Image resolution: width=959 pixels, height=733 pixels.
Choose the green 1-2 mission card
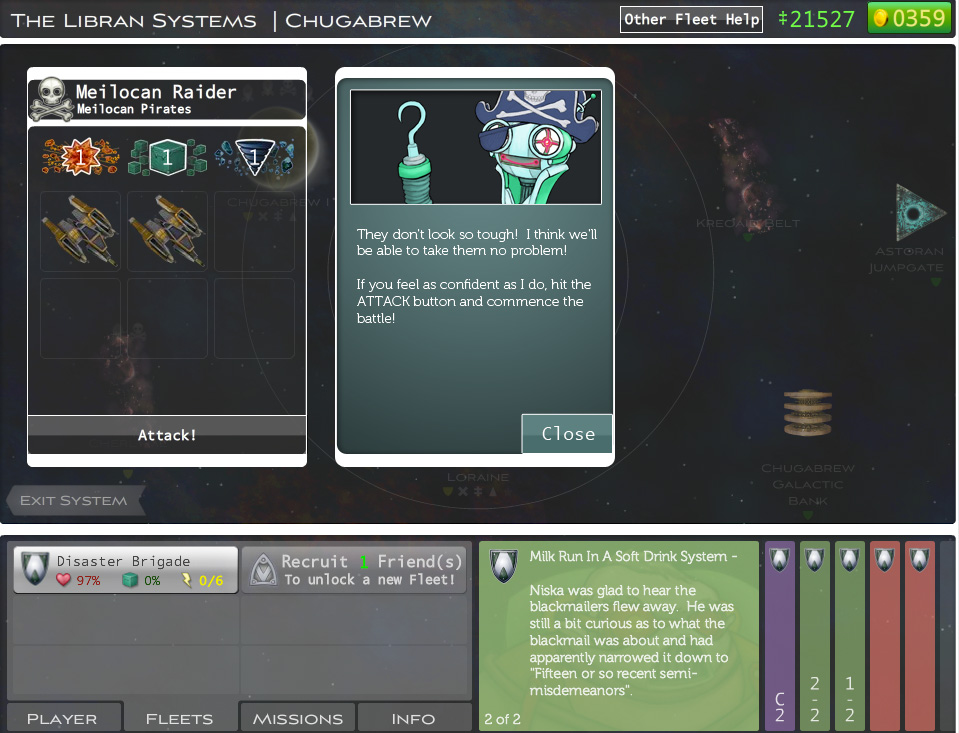click(x=850, y=635)
